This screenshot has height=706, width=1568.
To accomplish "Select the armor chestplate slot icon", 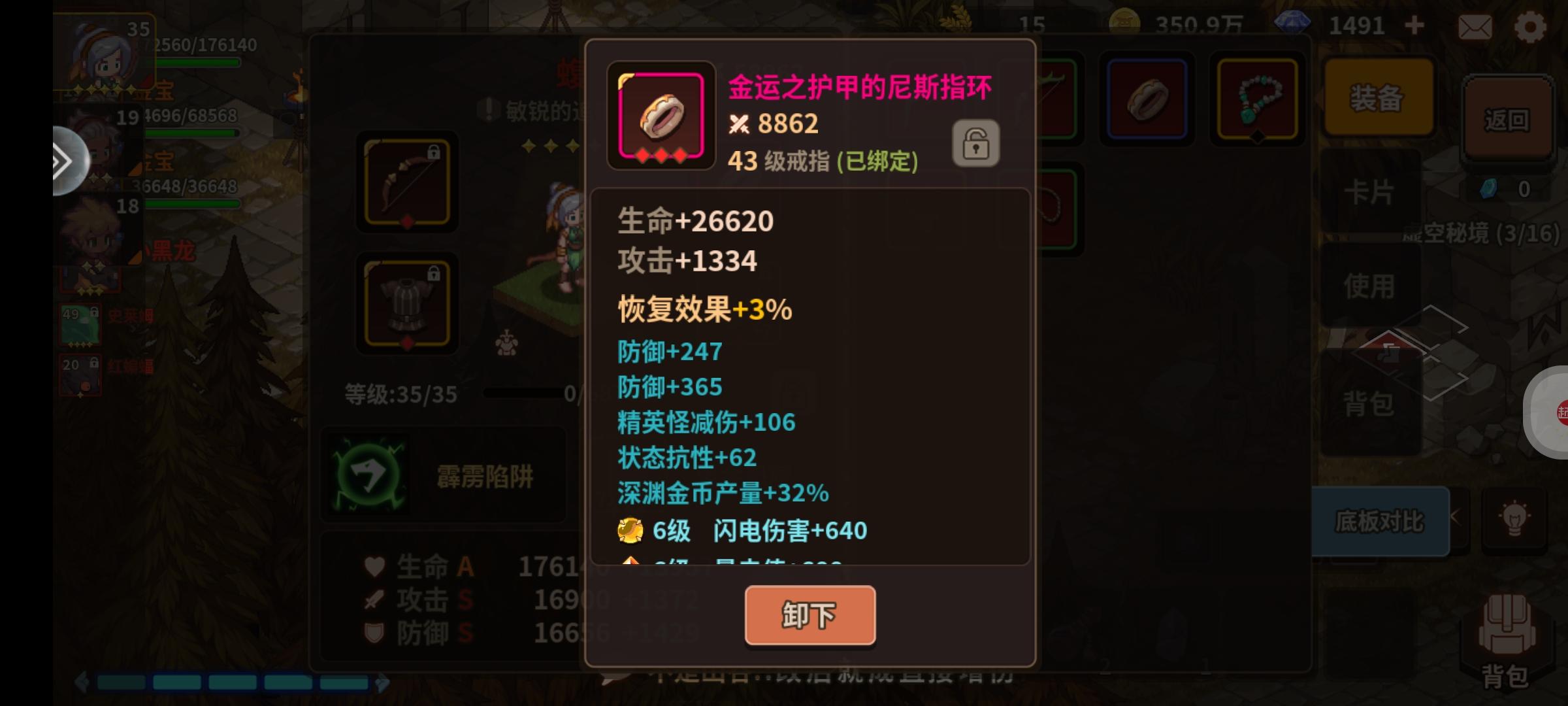I will [x=406, y=302].
